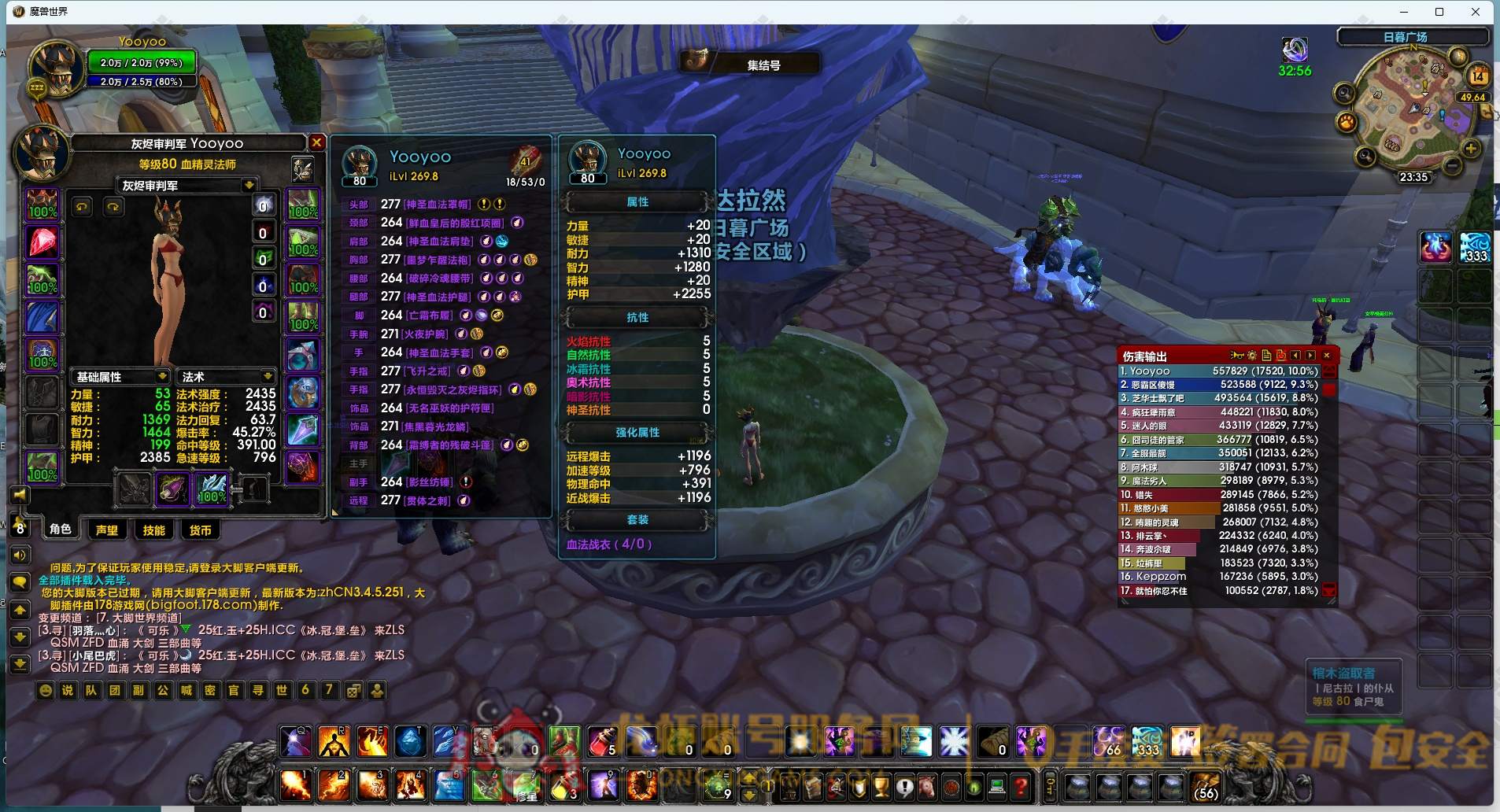Open the 灰烬审判军 title dropdown

pos(249,186)
